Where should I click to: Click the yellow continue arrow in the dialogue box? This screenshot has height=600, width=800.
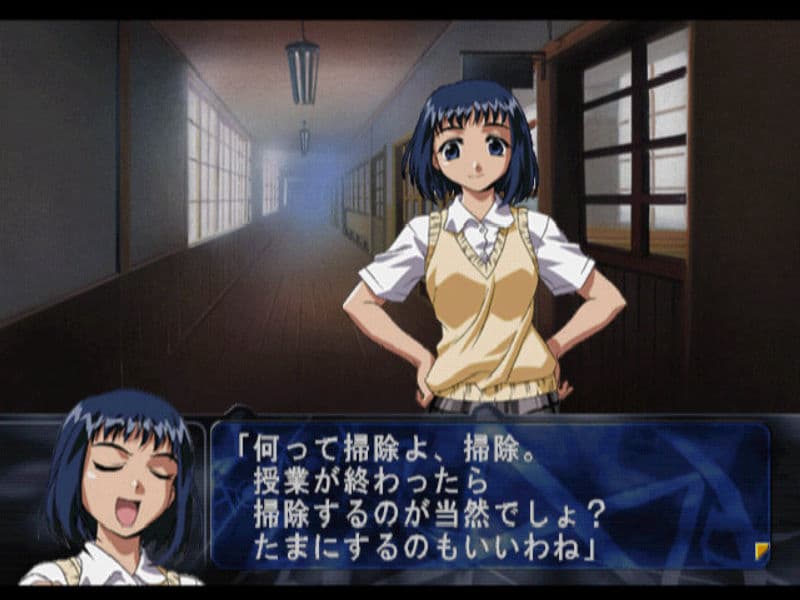click(x=761, y=551)
